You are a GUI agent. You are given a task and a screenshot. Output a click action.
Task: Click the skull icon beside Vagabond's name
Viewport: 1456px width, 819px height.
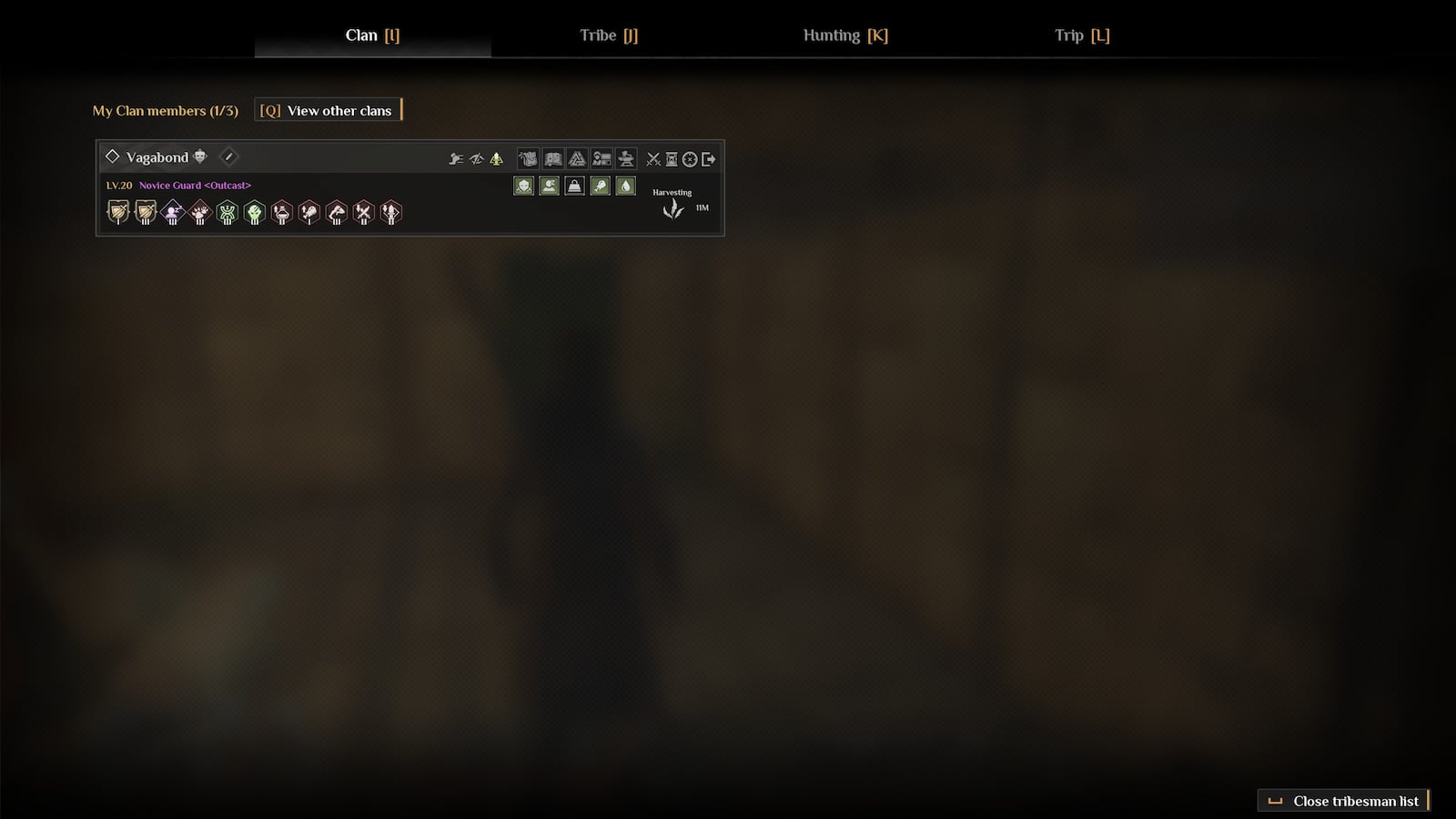click(x=197, y=156)
